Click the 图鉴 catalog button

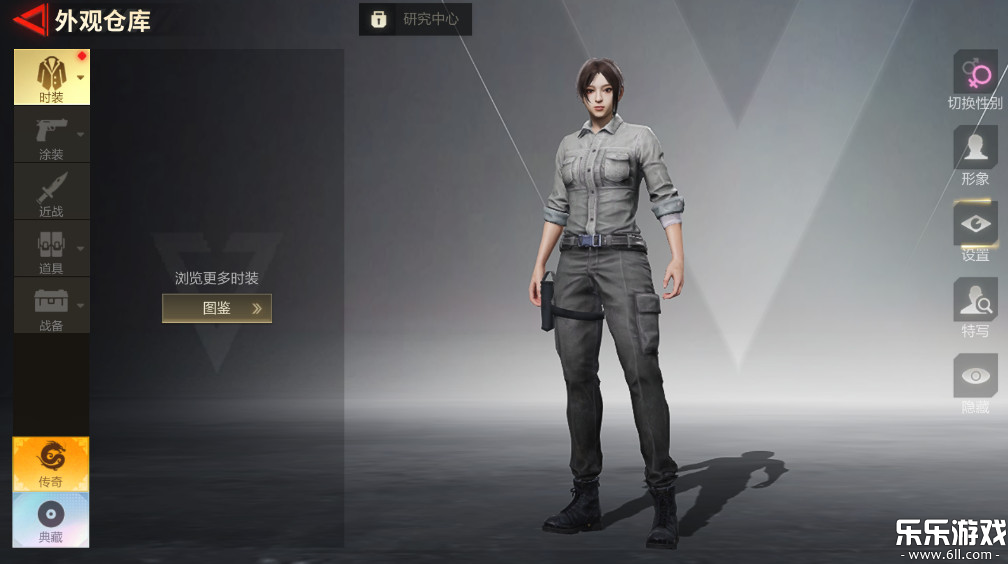(x=217, y=308)
